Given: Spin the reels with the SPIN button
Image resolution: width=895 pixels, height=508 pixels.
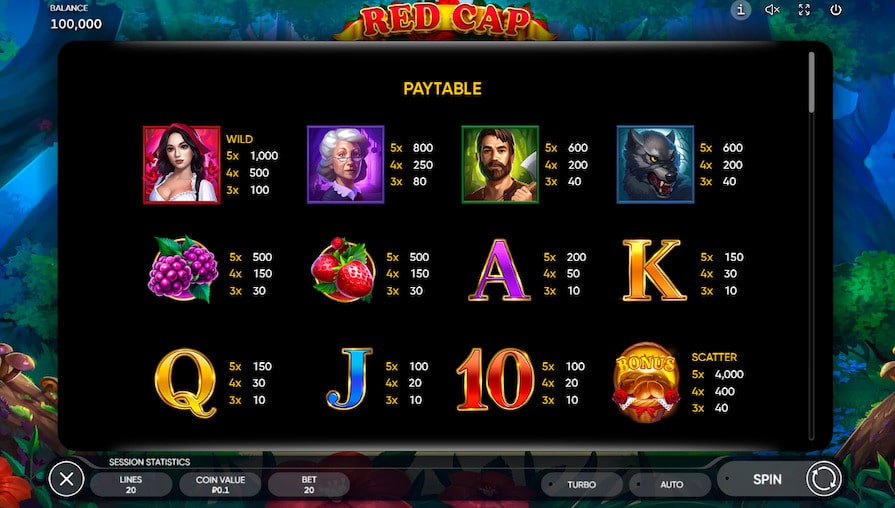Looking at the screenshot, I should pos(767,479).
